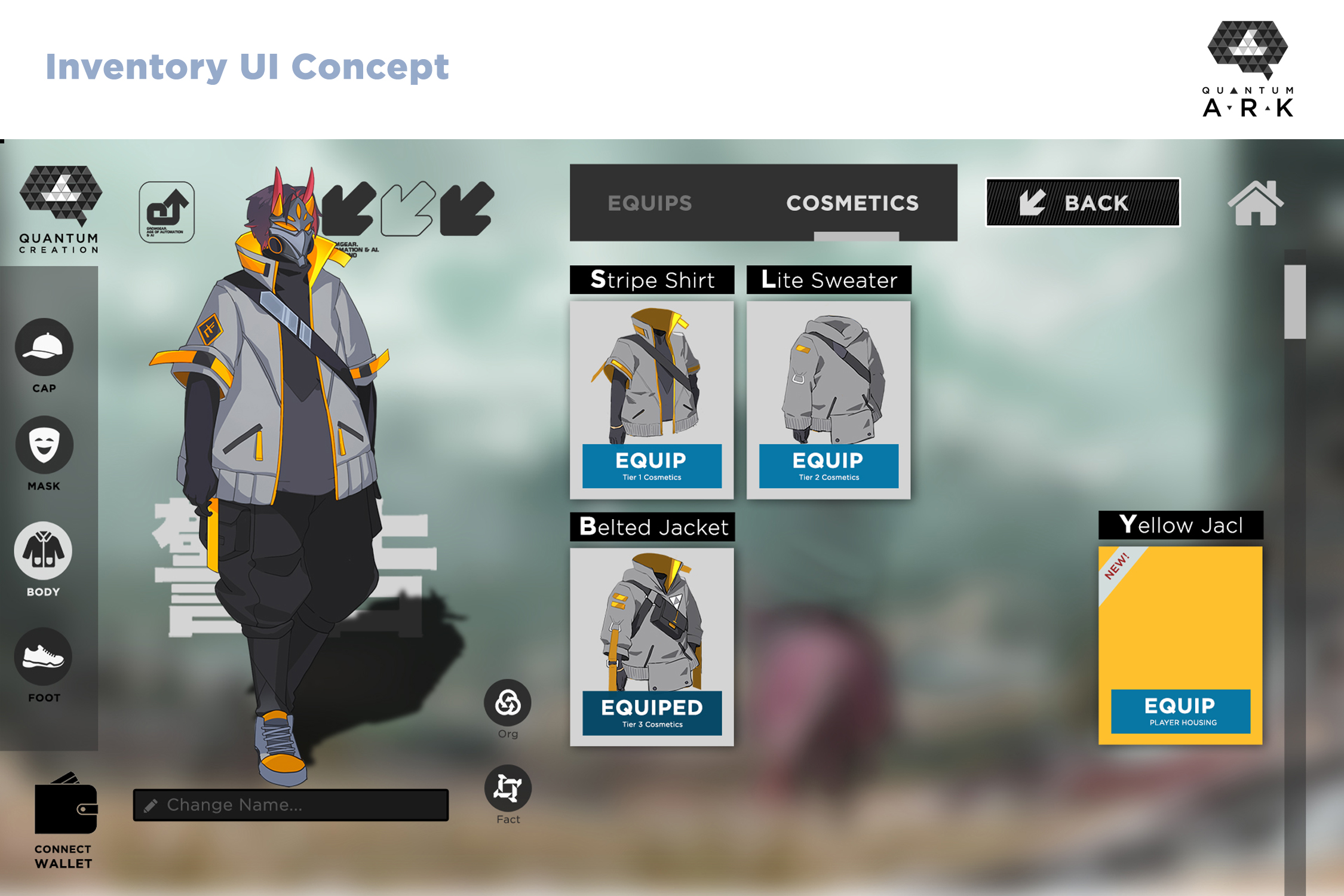Open the Org icon
Viewport: 1344px width, 896px height.
(x=508, y=703)
